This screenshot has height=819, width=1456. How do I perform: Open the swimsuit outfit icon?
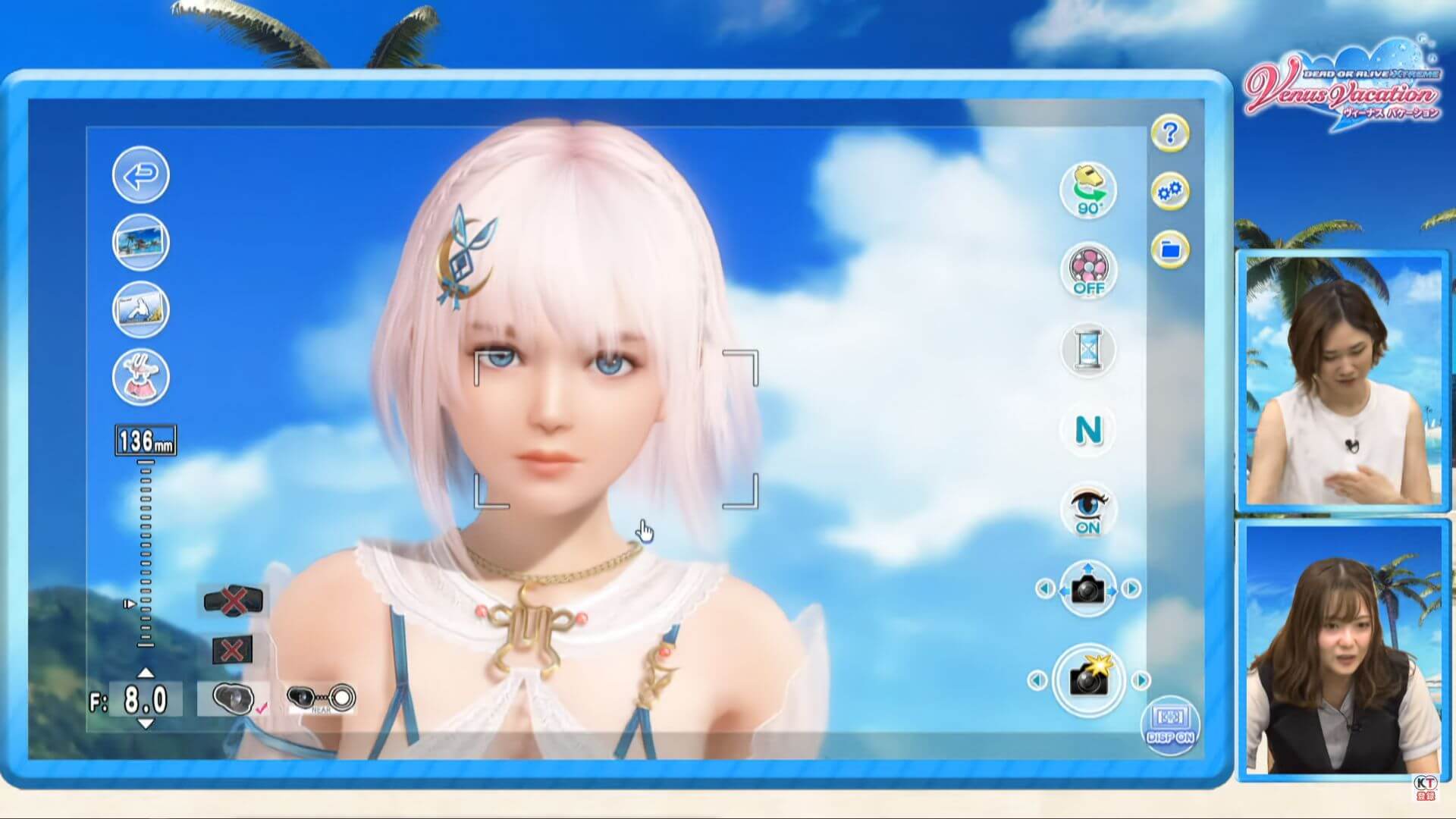click(141, 377)
